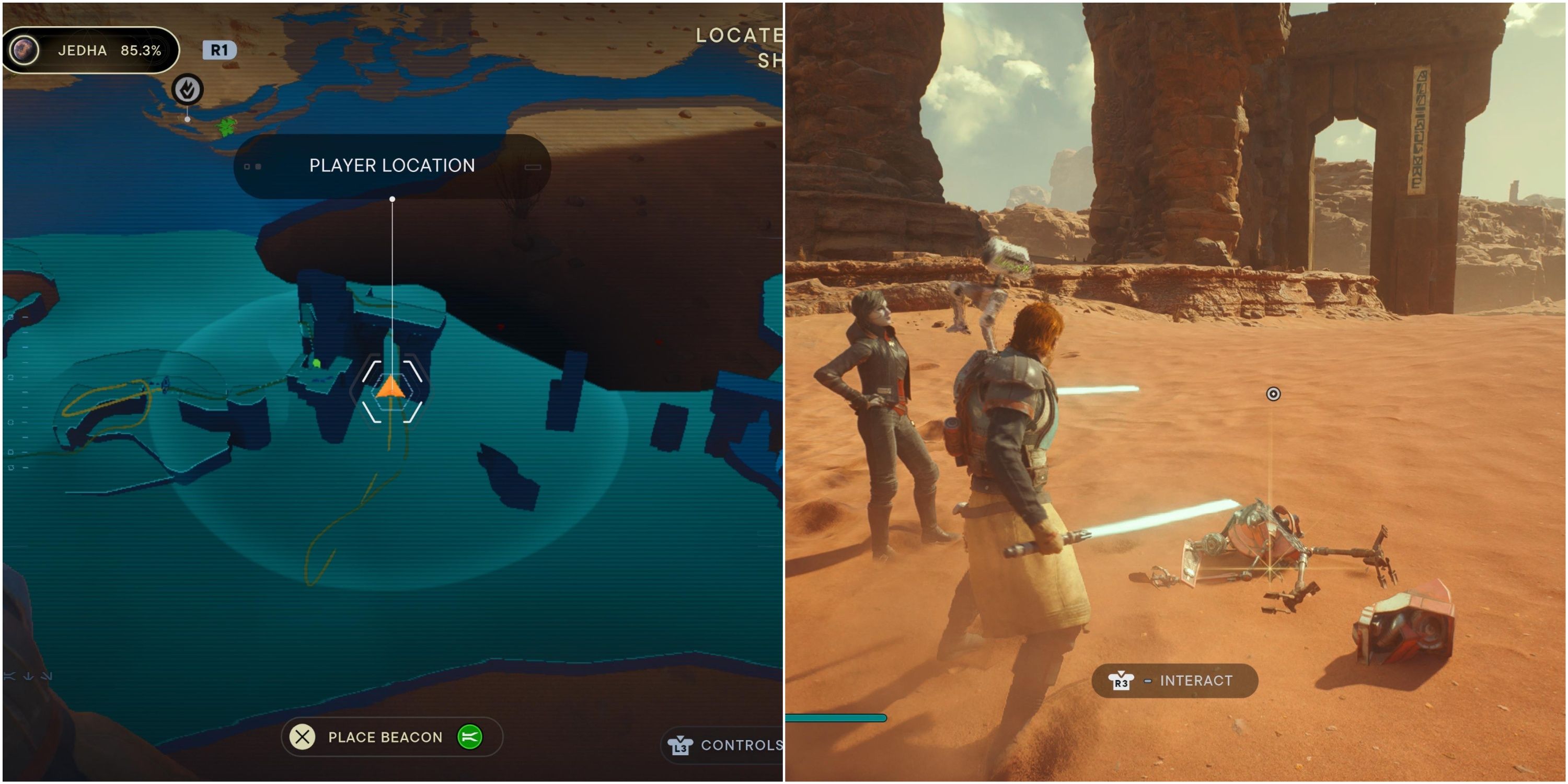
Task: Select the Player Location callout
Action: 392,166
